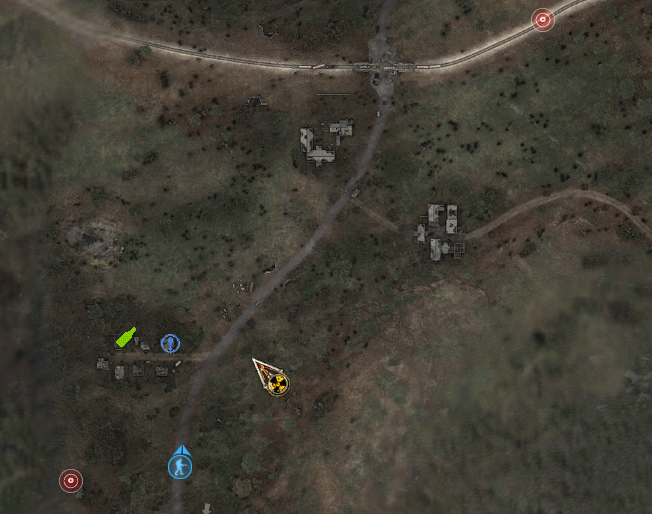Image resolution: width=652 pixels, height=514 pixels.
Task: Click the blue walking stalker marker with arrow
Action: point(180,465)
